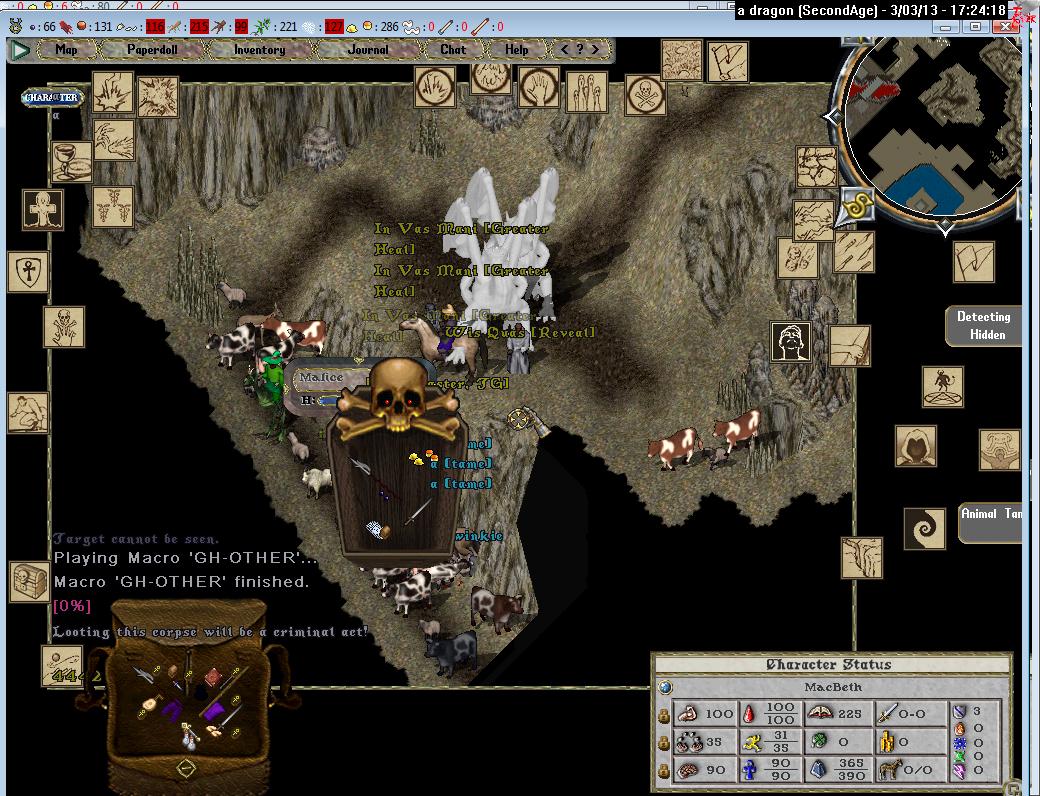Screen dimensions: 1040x796
Task: Open the Map from the top menu
Action: coord(67,49)
